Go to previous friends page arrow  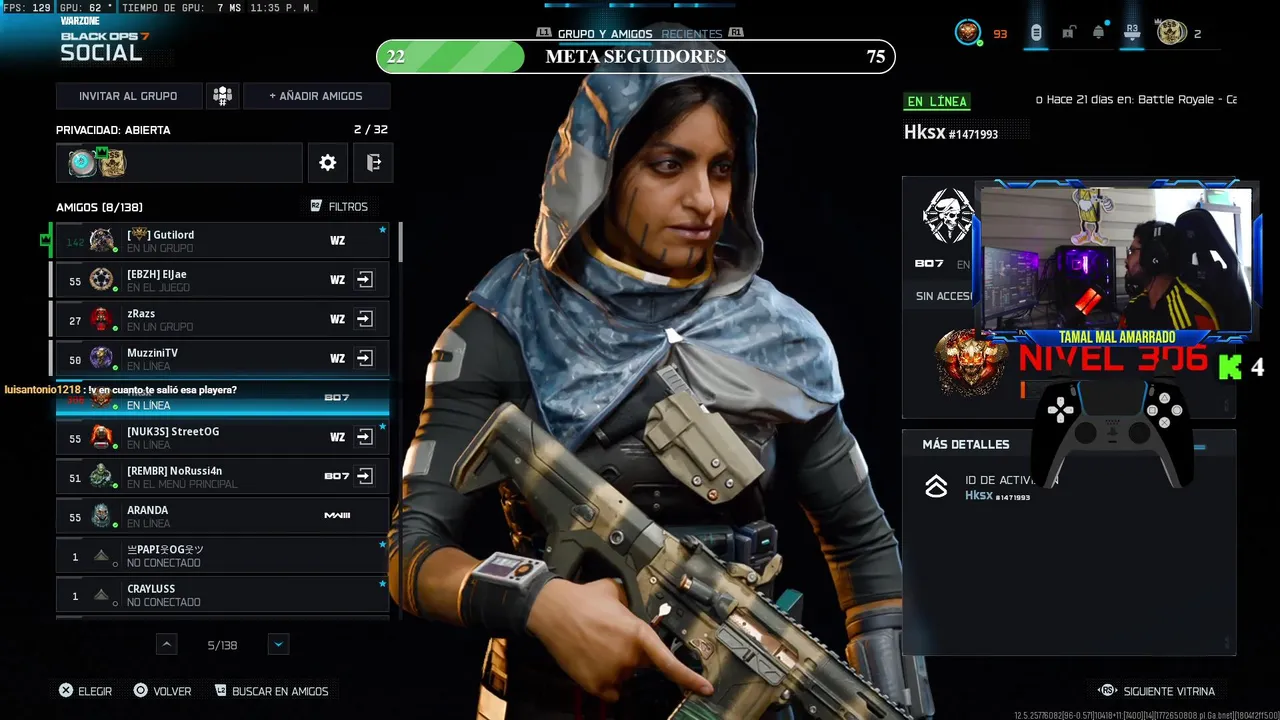tap(167, 645)
